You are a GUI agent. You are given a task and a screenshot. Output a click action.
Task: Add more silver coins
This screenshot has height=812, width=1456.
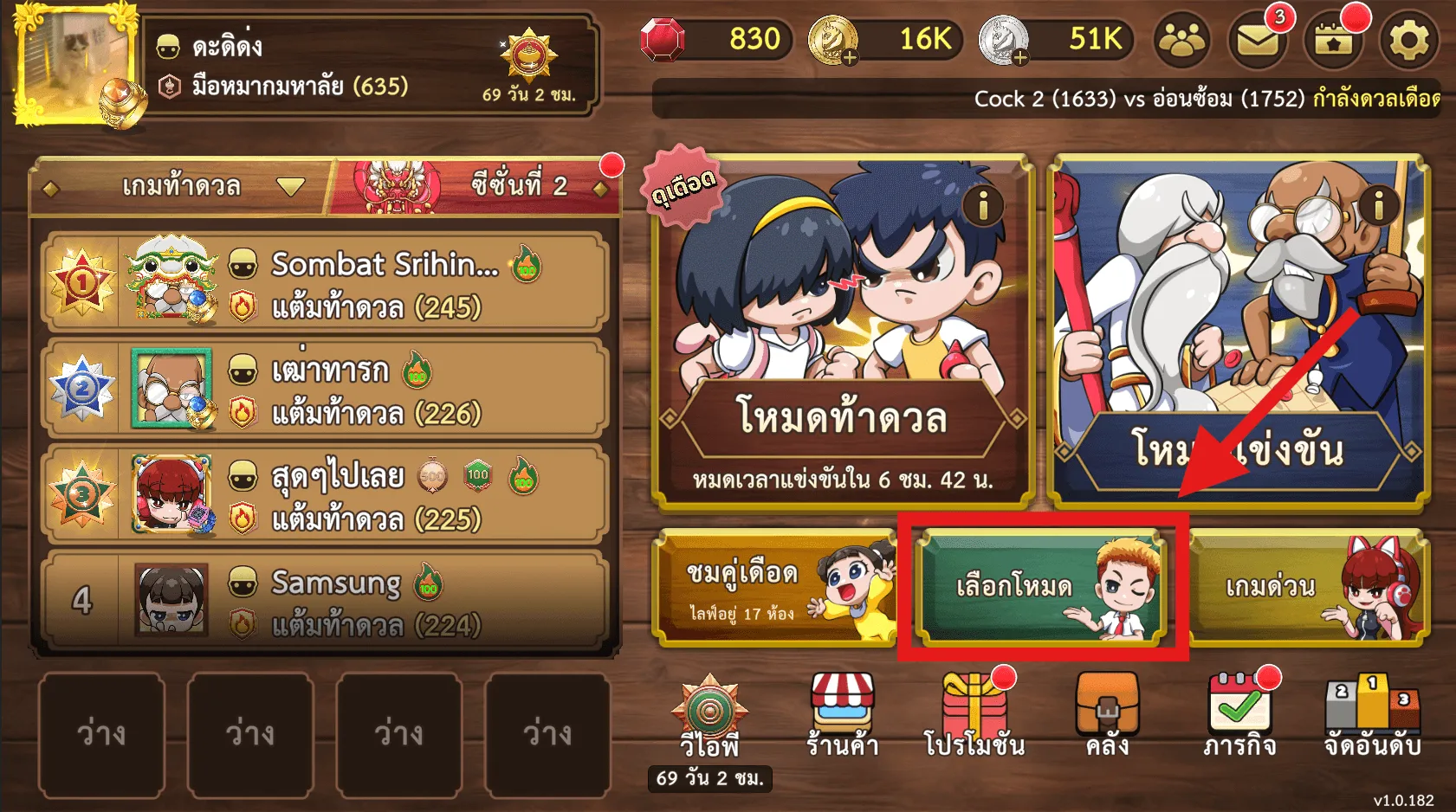click(x=1019, y=58)
